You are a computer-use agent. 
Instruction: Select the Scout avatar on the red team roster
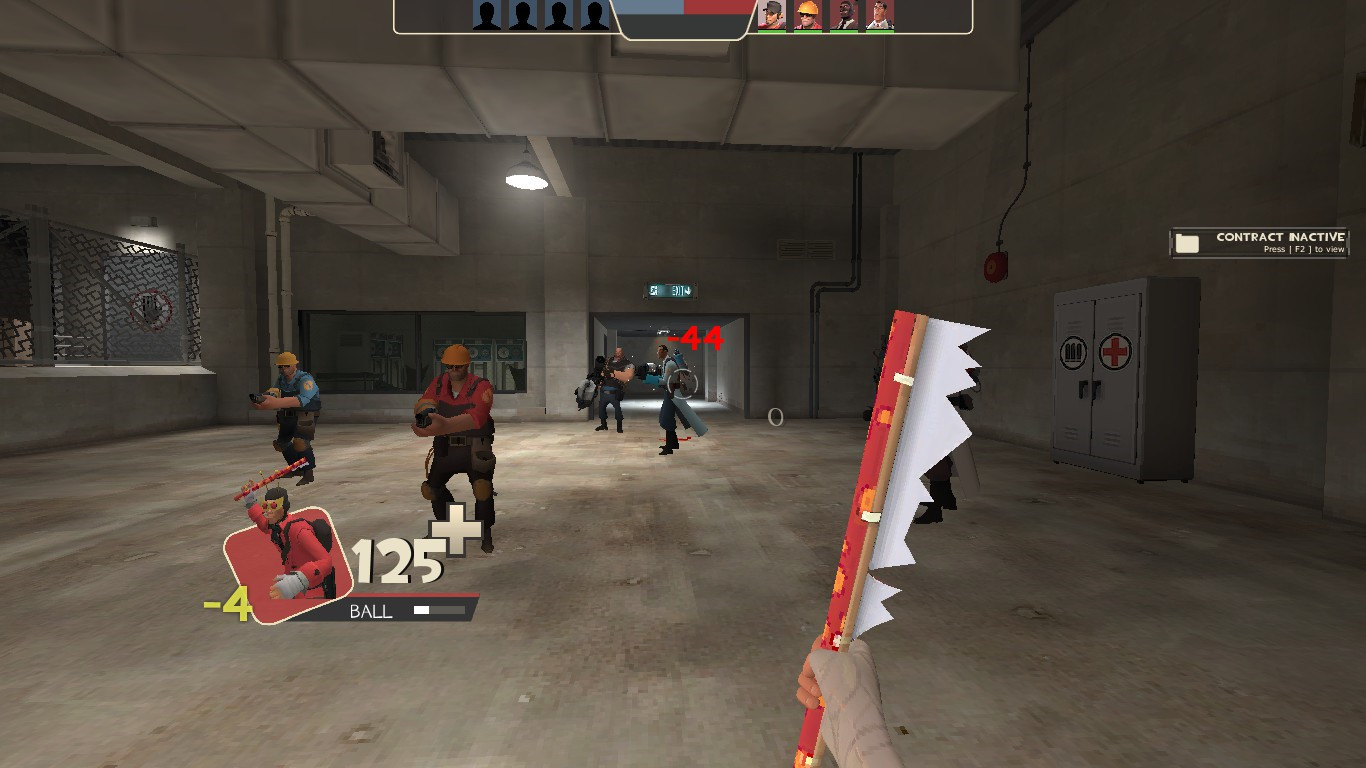772,15
